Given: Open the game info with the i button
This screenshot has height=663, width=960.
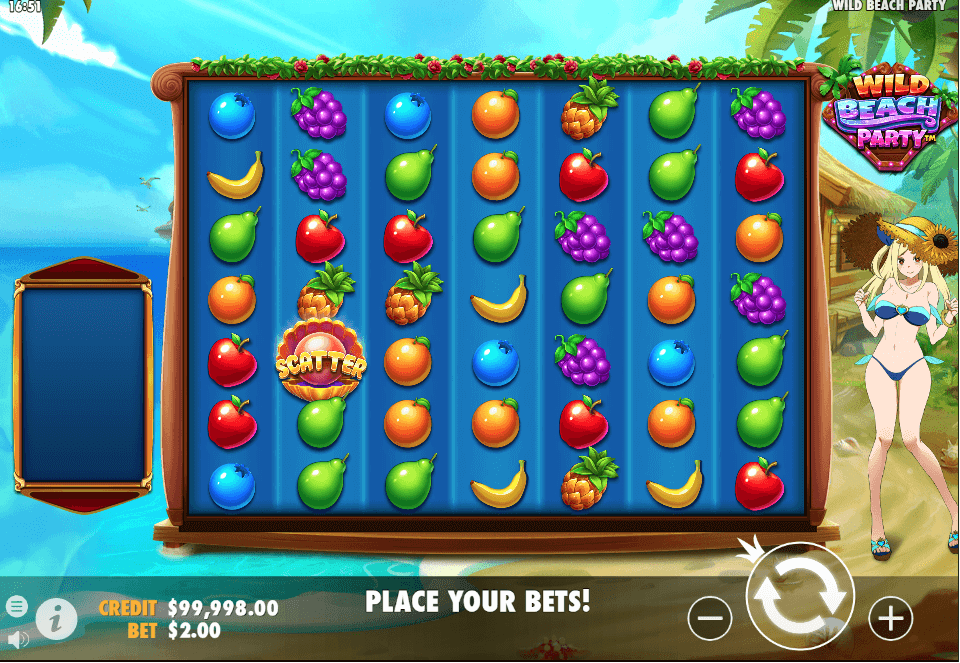Looking at the screenshot, I should [57, 620].
